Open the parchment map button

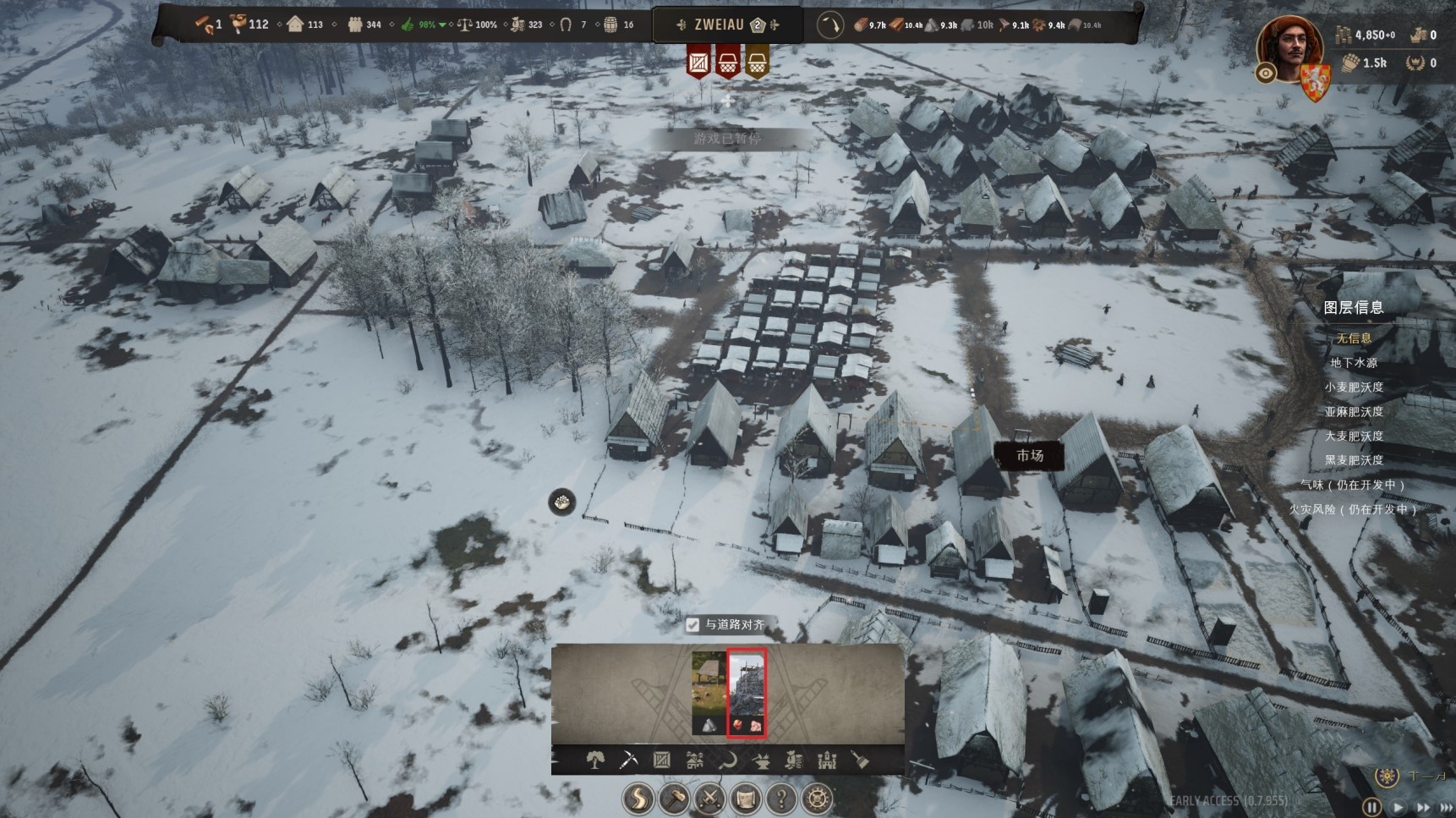(745, 799)
